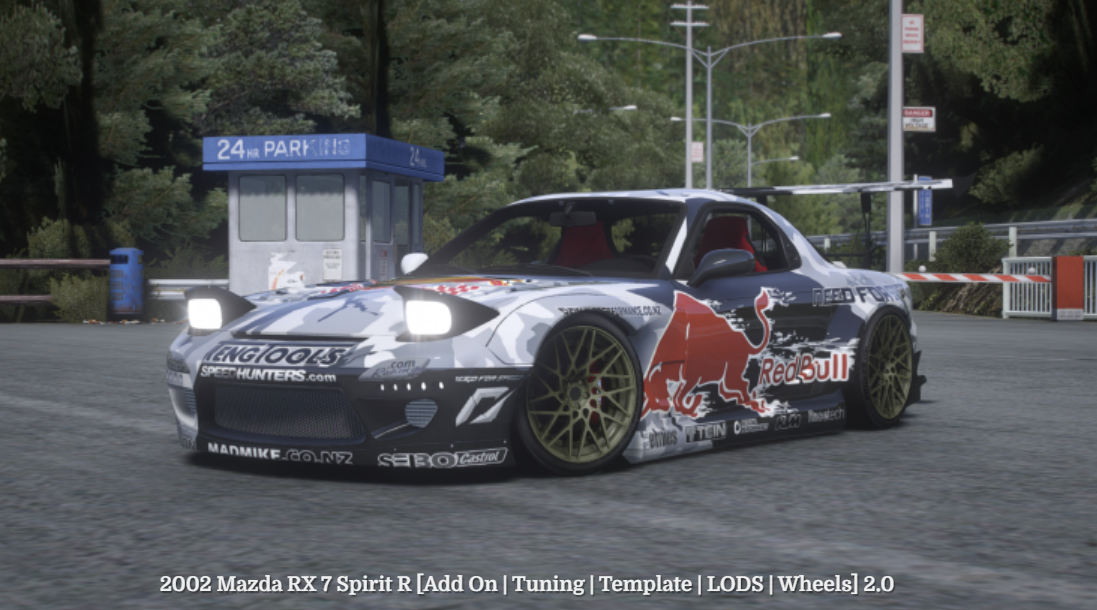Open the 2002 Mazda RX 7 Spirit R title link
The width and height of the screenshot is (1097, 610).
click(526, 584)
